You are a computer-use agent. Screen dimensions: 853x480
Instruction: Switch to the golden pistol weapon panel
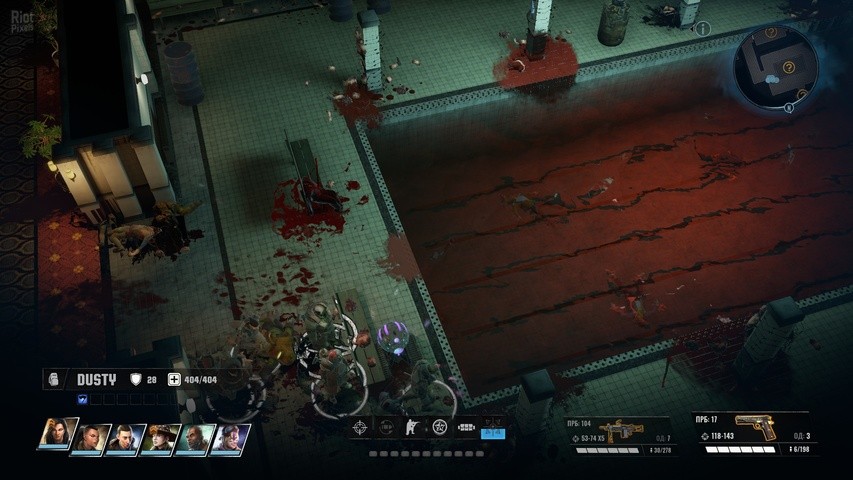point(750,432)
